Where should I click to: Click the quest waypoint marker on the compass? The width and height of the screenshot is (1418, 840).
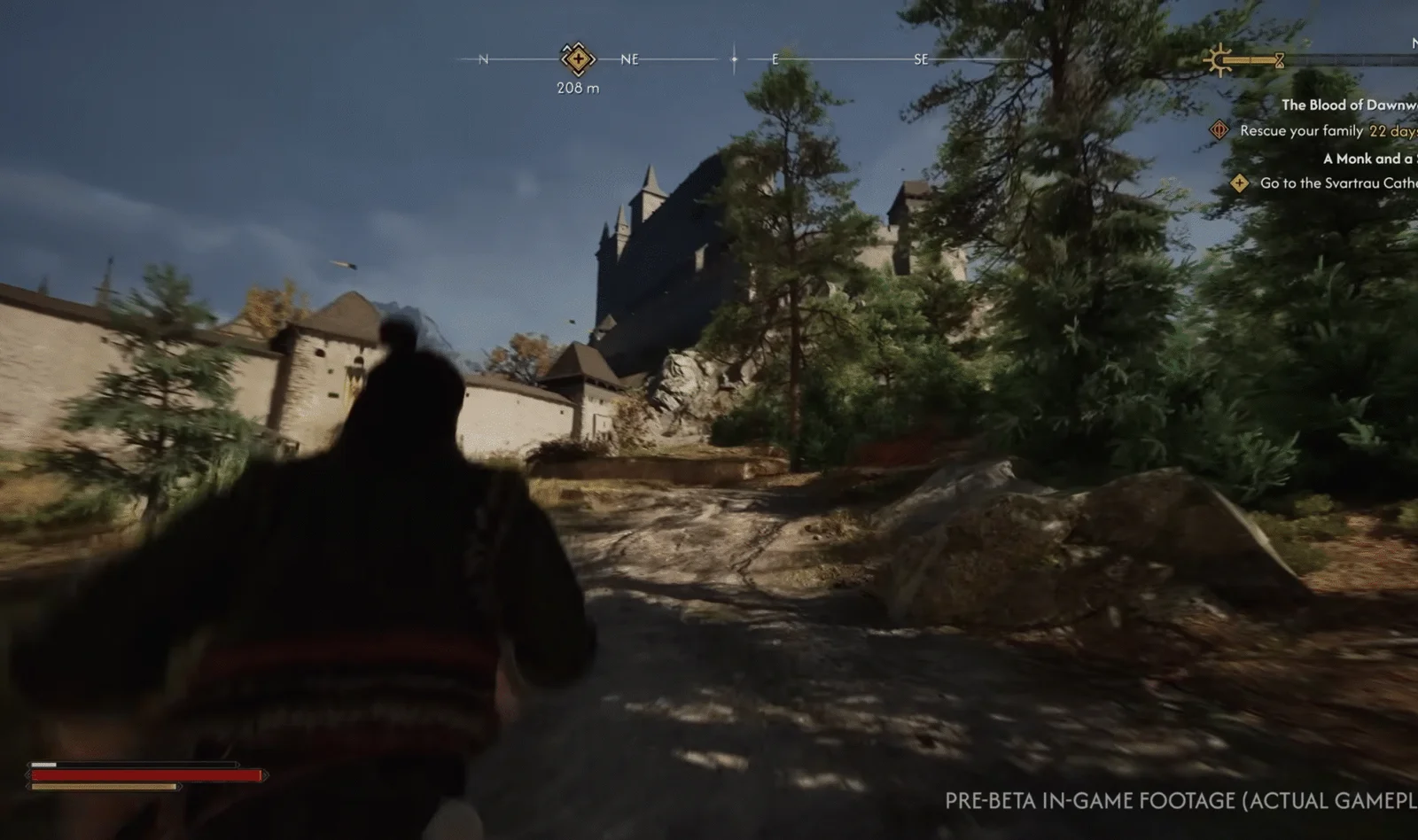(x=577, y=59)
